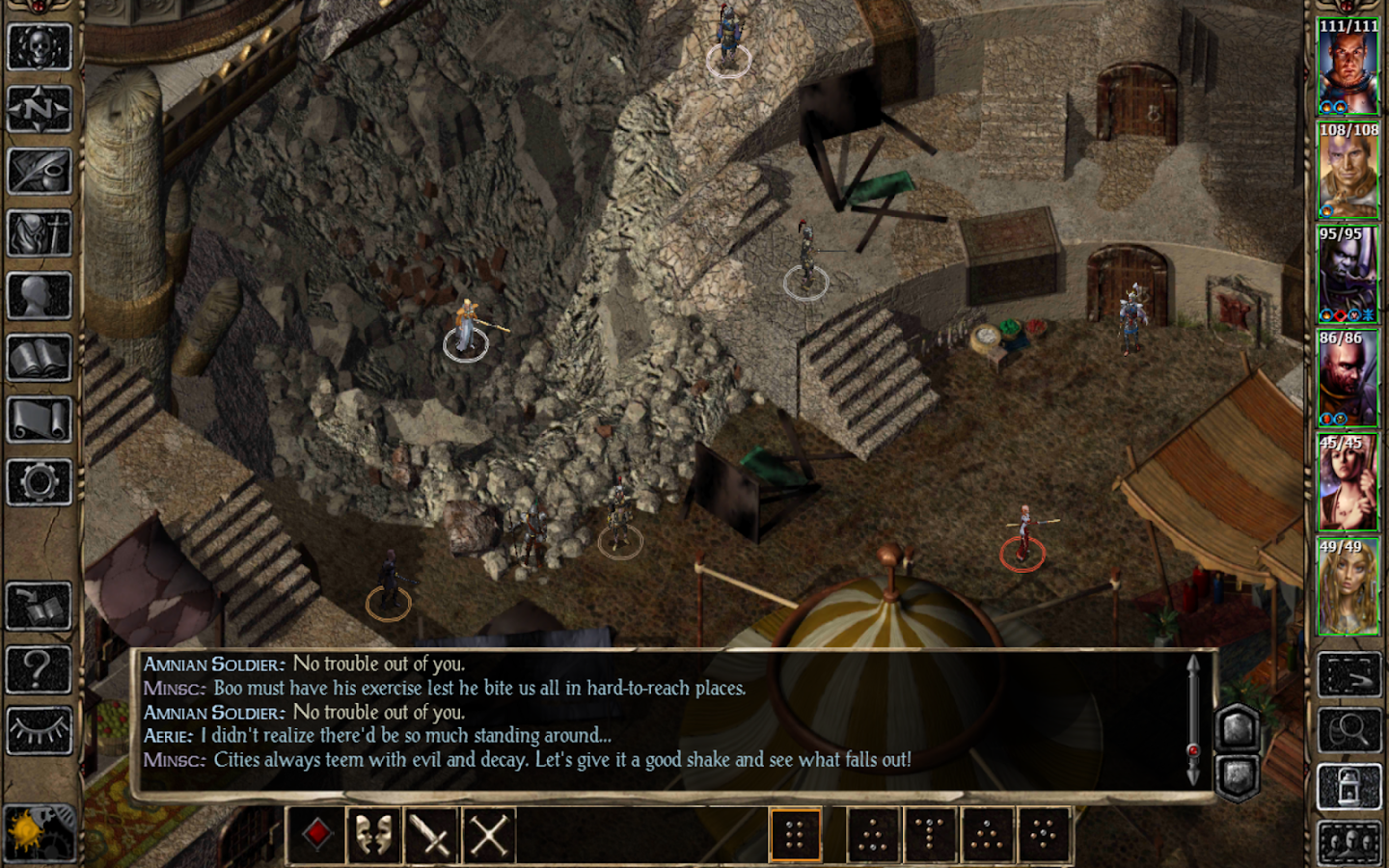Open the top-left sidebar gem menu

pos(39,8)
